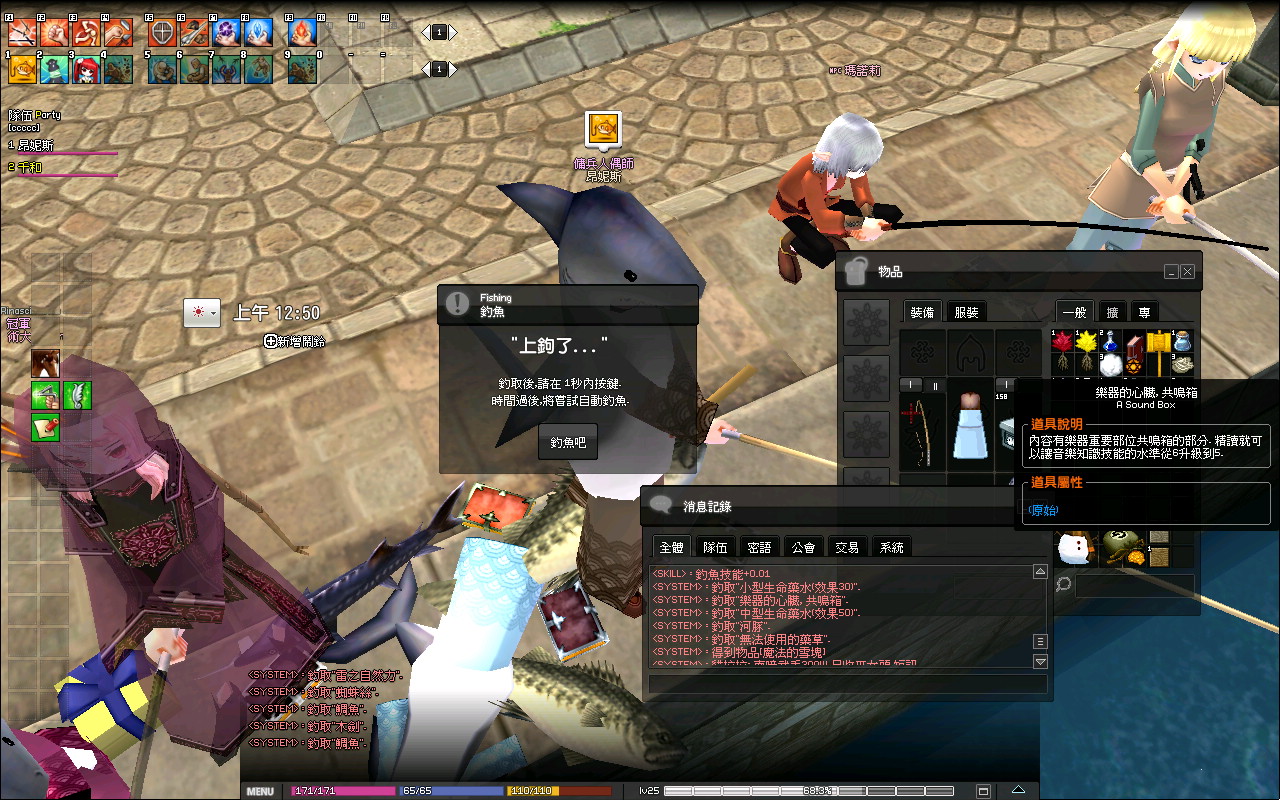The width and height of the screenshot is (1280, 800).
Task: View the 交易 trade chat tab
Action: (x=847, y=547)
